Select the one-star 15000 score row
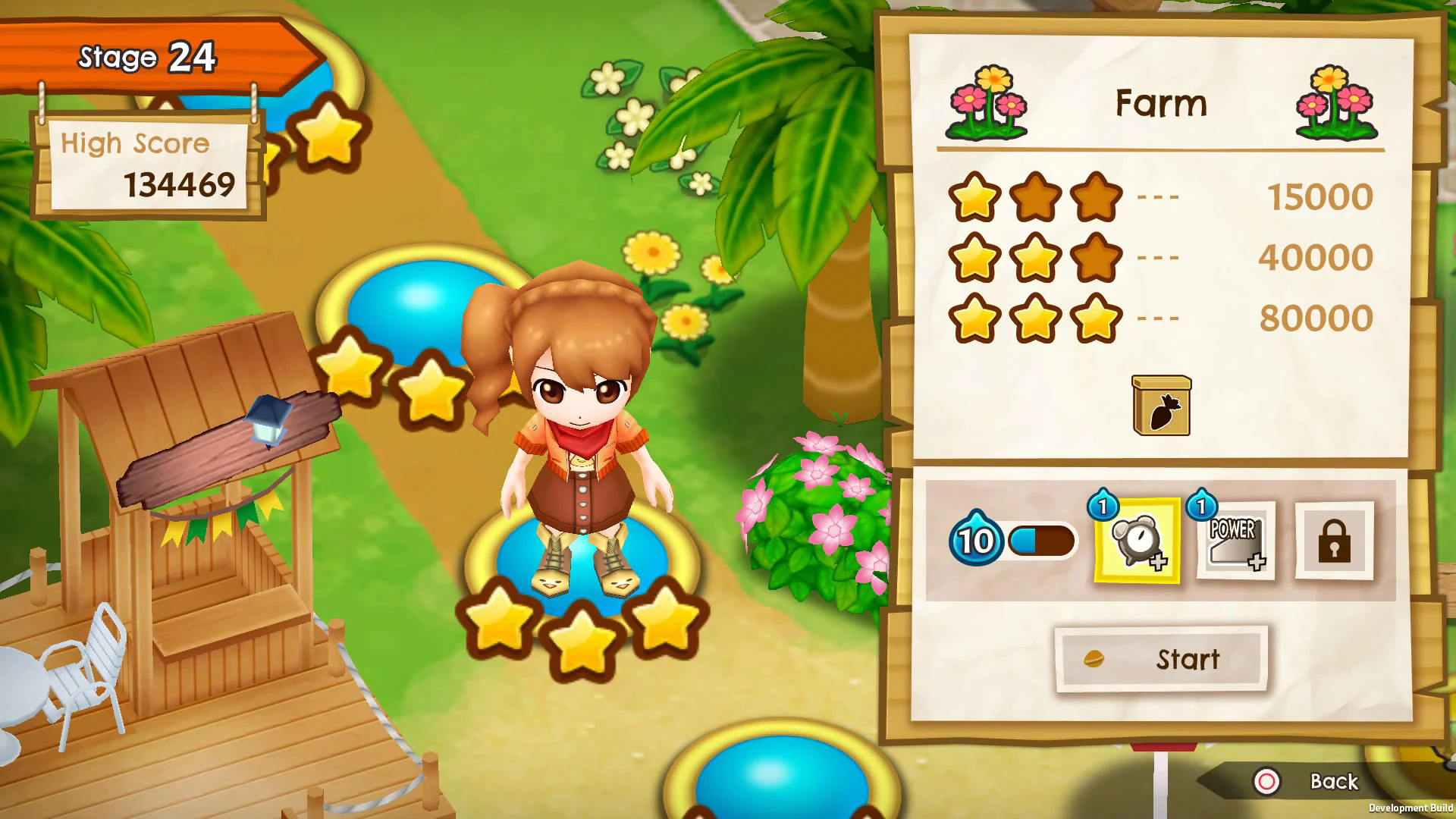 1031,196
